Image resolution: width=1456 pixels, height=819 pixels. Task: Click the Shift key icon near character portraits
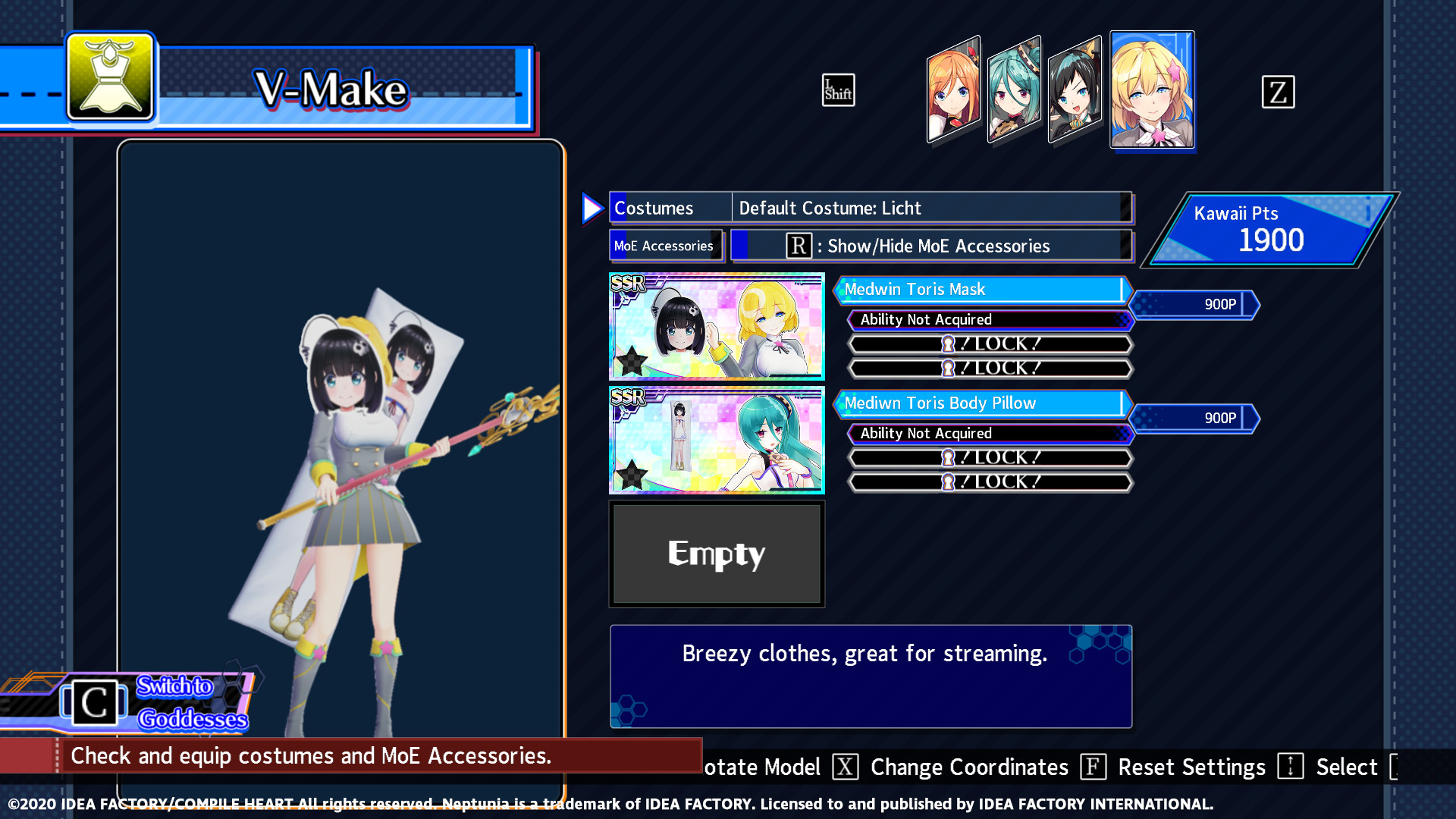click(x=839, y=90)
